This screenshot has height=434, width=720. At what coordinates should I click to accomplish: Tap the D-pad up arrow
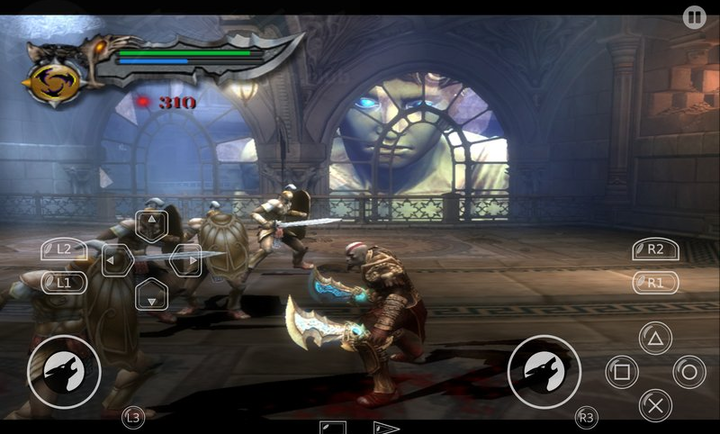(151, 224)
